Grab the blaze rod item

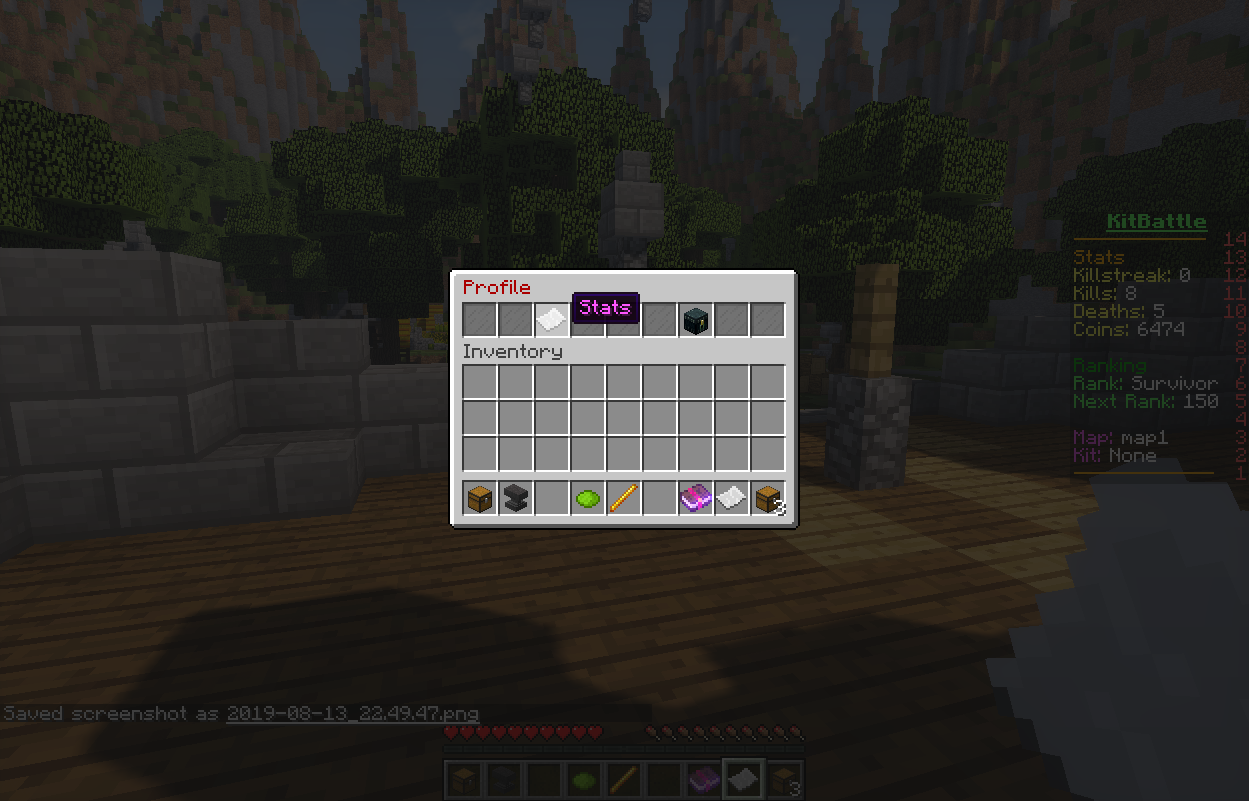623,497
